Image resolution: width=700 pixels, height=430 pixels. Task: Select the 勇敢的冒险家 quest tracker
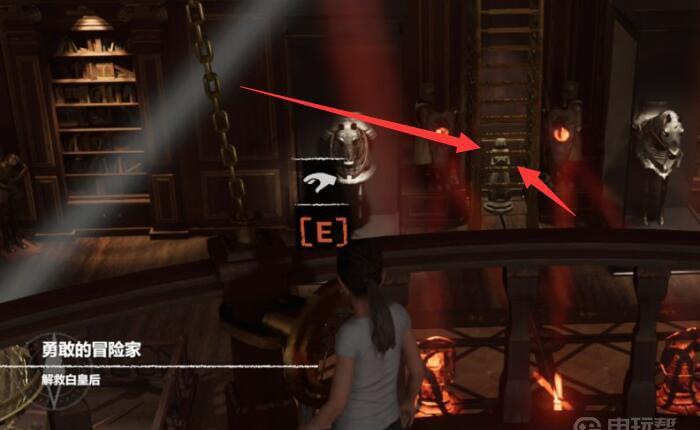click(x=91, y=353)
